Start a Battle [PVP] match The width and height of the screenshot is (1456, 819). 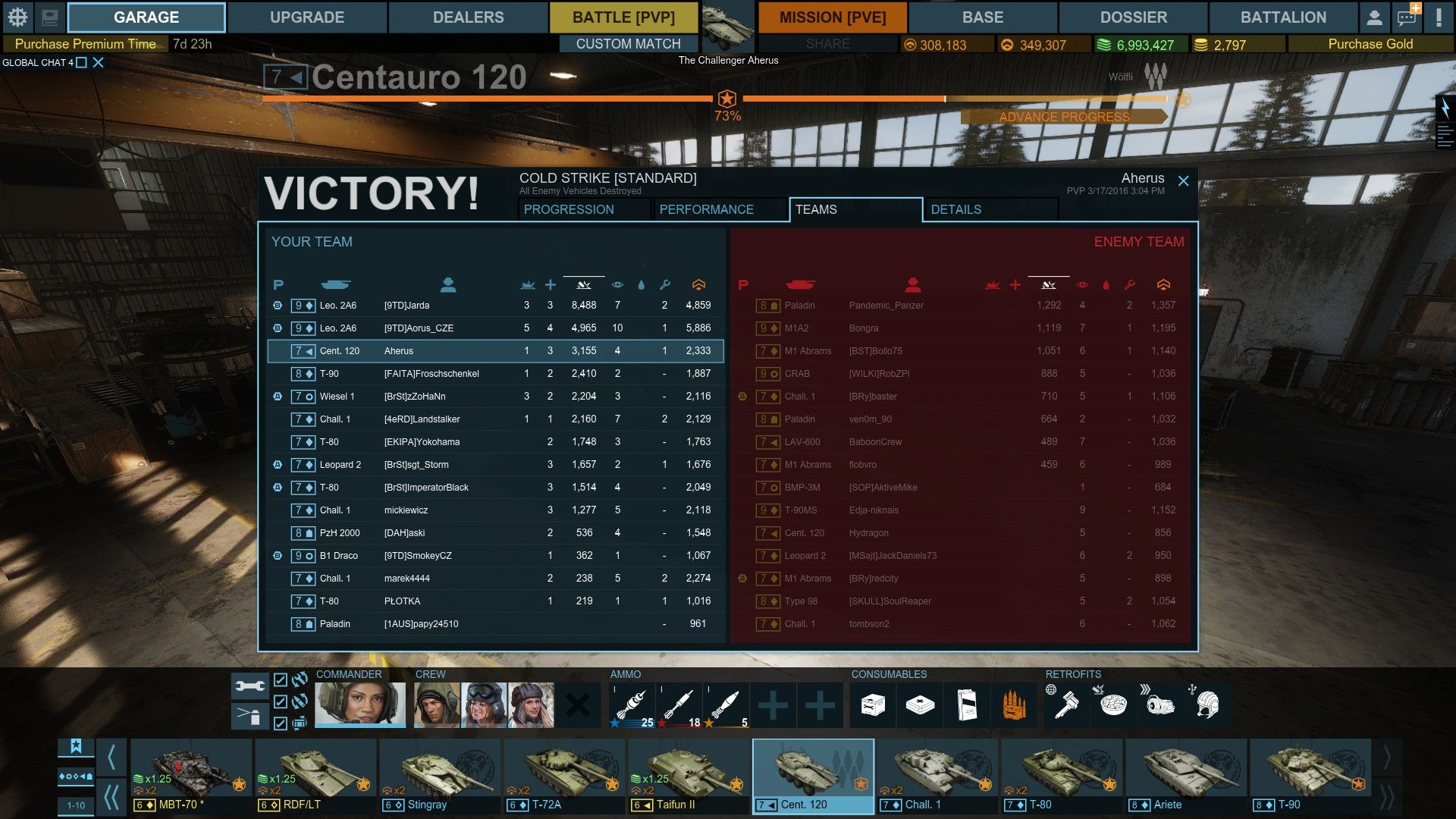pos(623,17)
